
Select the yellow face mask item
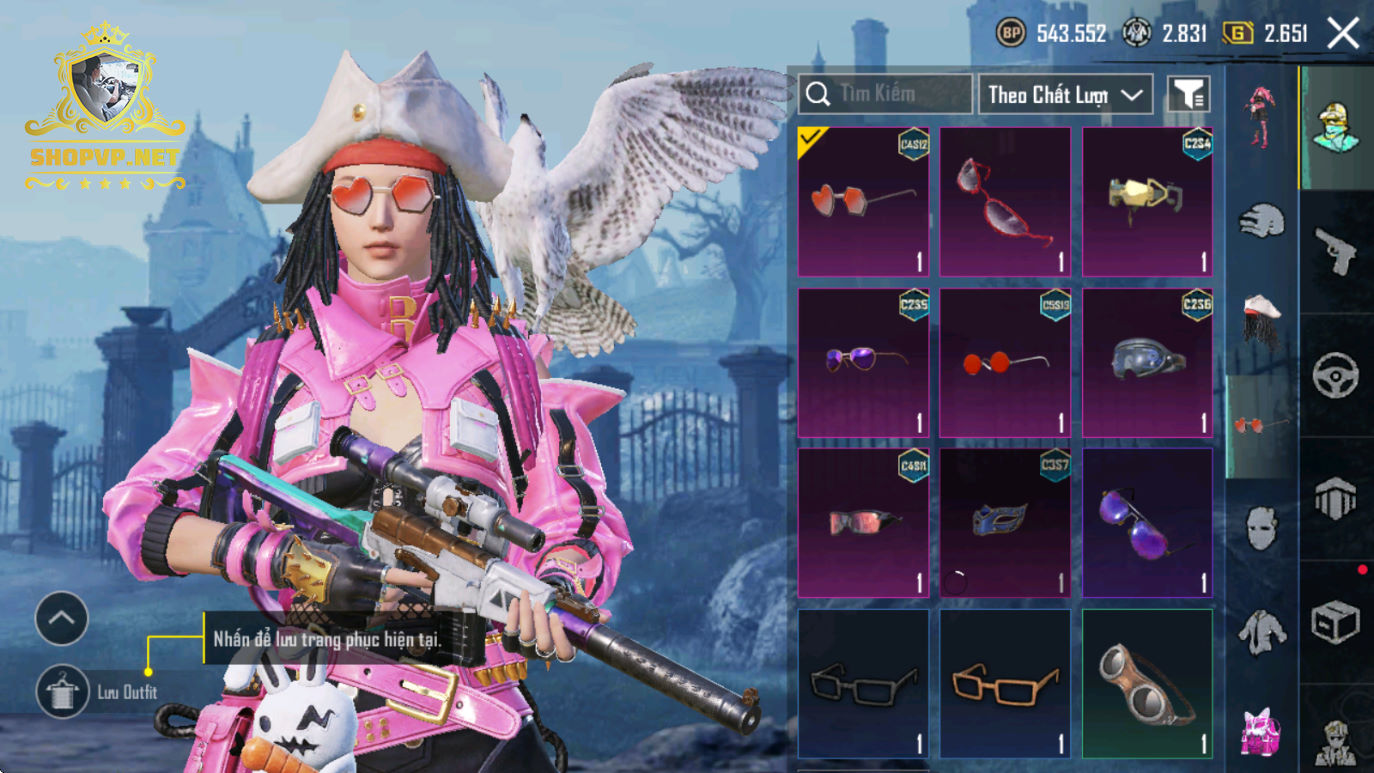click(1147, 201)
